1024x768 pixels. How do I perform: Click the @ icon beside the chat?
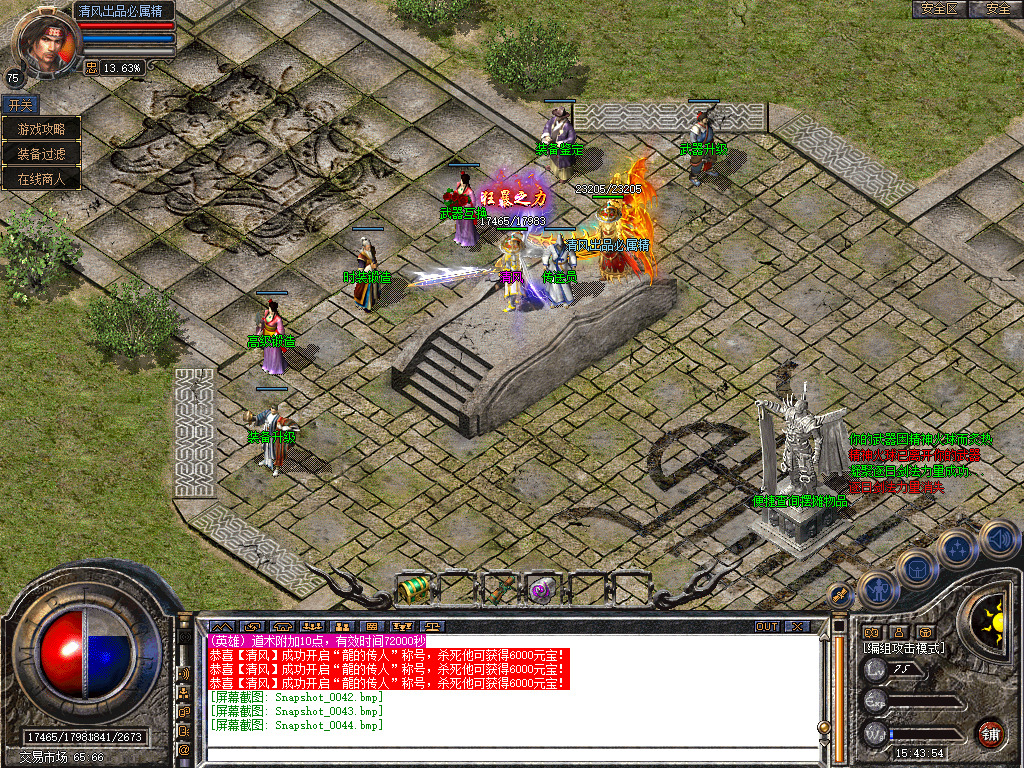pos(184,748)
